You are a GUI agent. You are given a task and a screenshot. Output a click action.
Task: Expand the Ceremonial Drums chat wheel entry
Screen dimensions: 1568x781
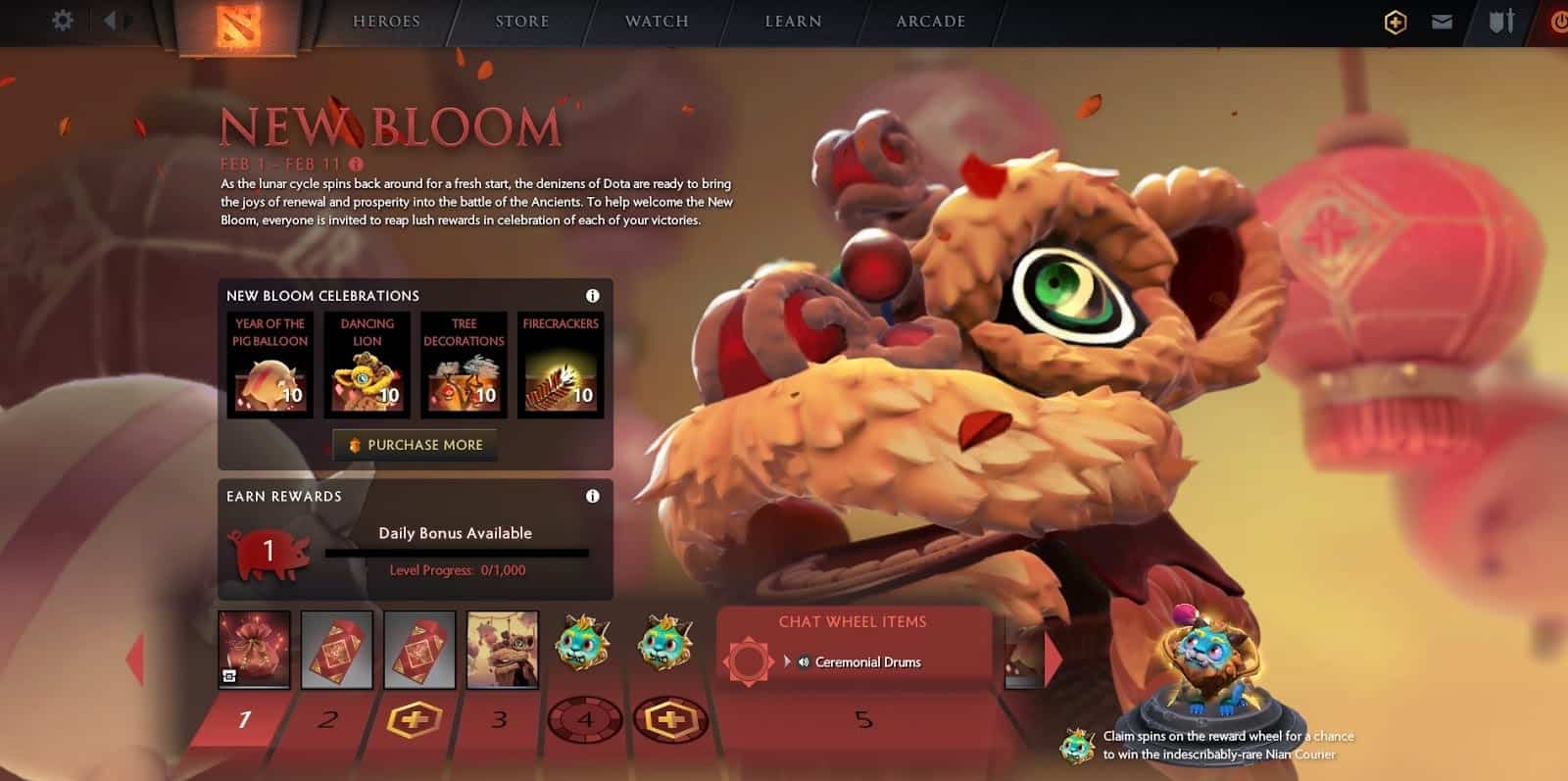pos(789,661)
